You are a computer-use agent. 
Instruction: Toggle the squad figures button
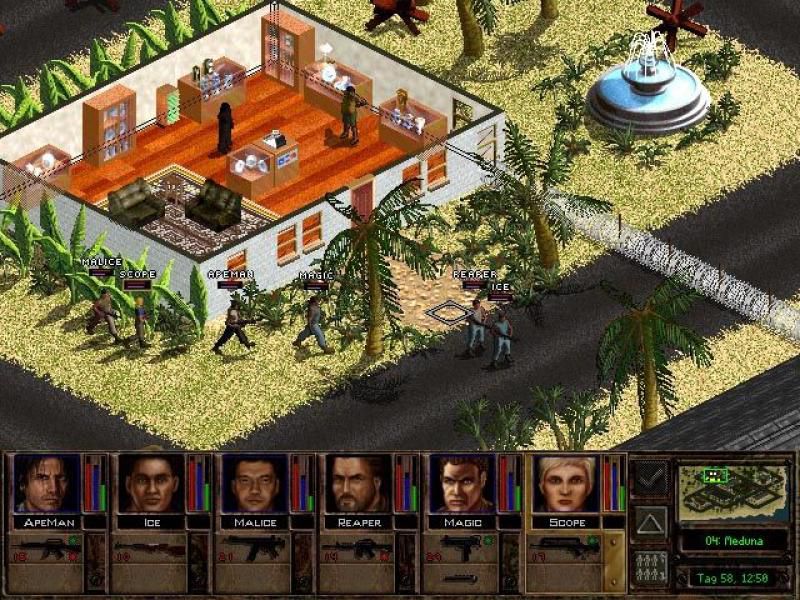click(650, 566)
